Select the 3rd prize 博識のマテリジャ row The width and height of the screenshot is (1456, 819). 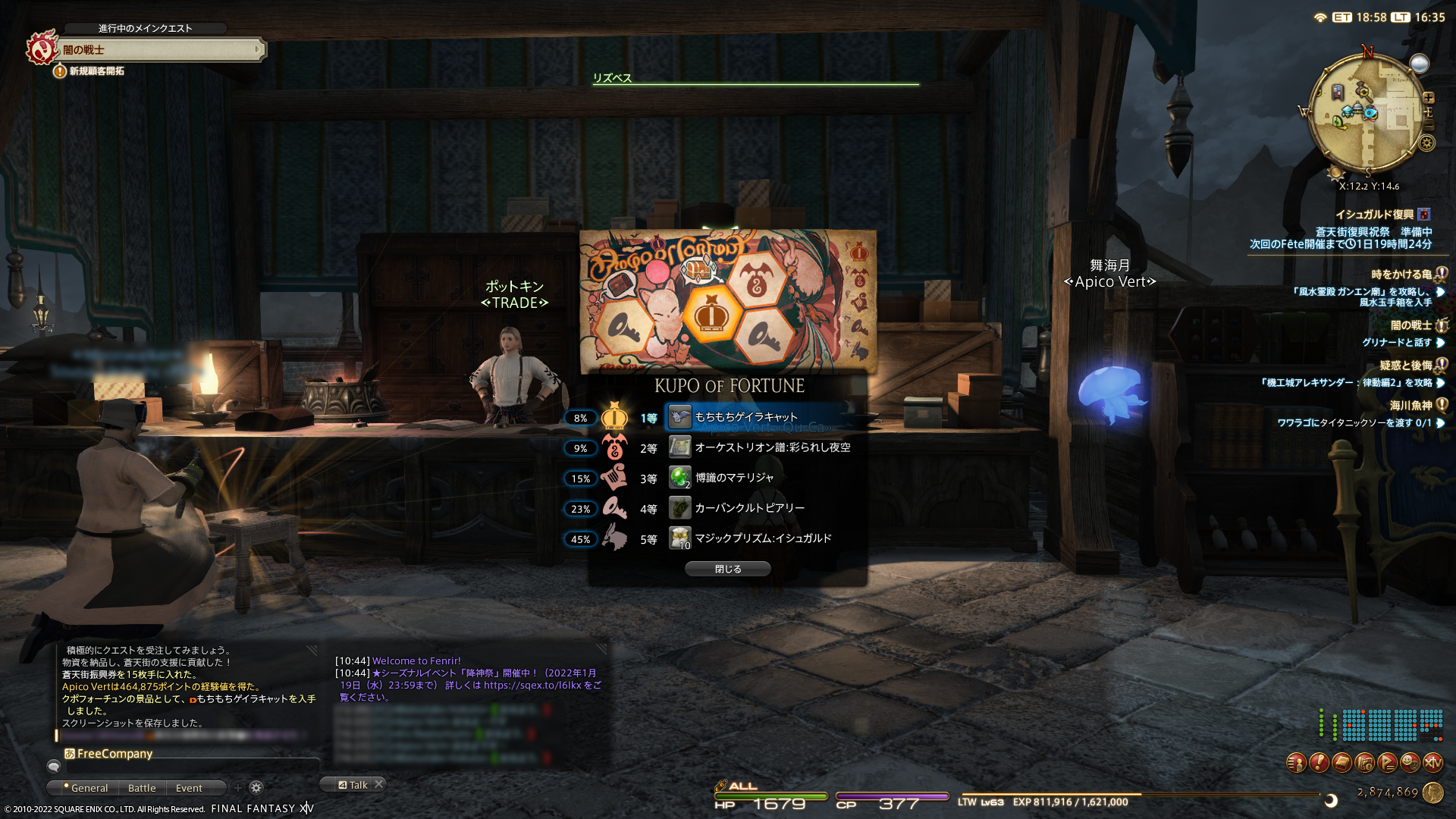pos(734,478)
